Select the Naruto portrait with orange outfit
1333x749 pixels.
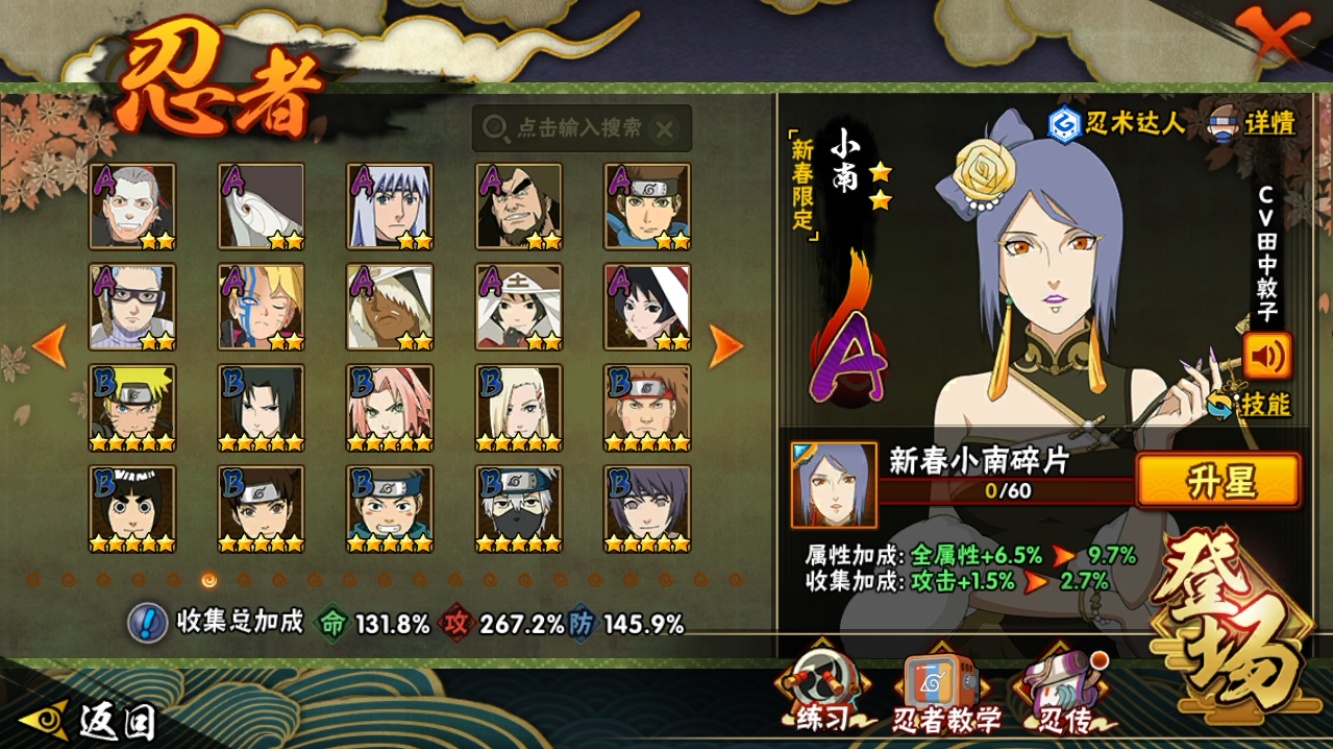pyautogui.click(x=132, y=407)
